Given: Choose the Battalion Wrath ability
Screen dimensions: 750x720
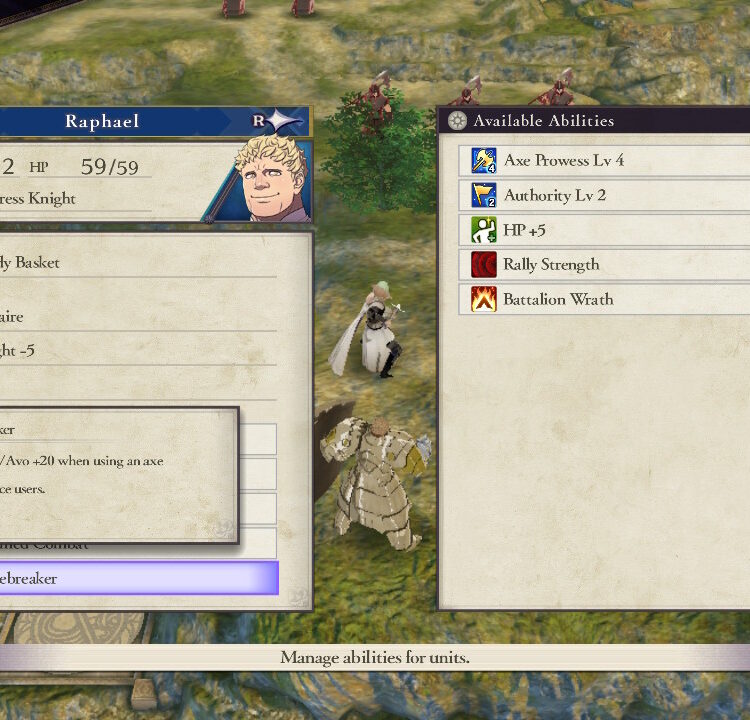Looking at the screenshot, I should [558, 299].
